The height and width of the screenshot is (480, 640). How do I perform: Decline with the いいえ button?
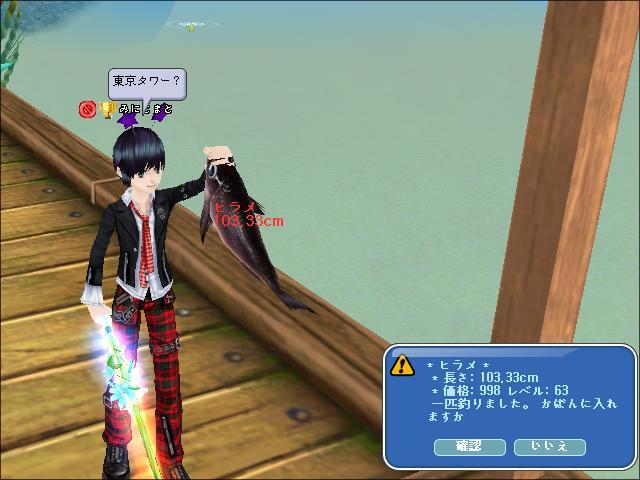(x=549, y=447)
